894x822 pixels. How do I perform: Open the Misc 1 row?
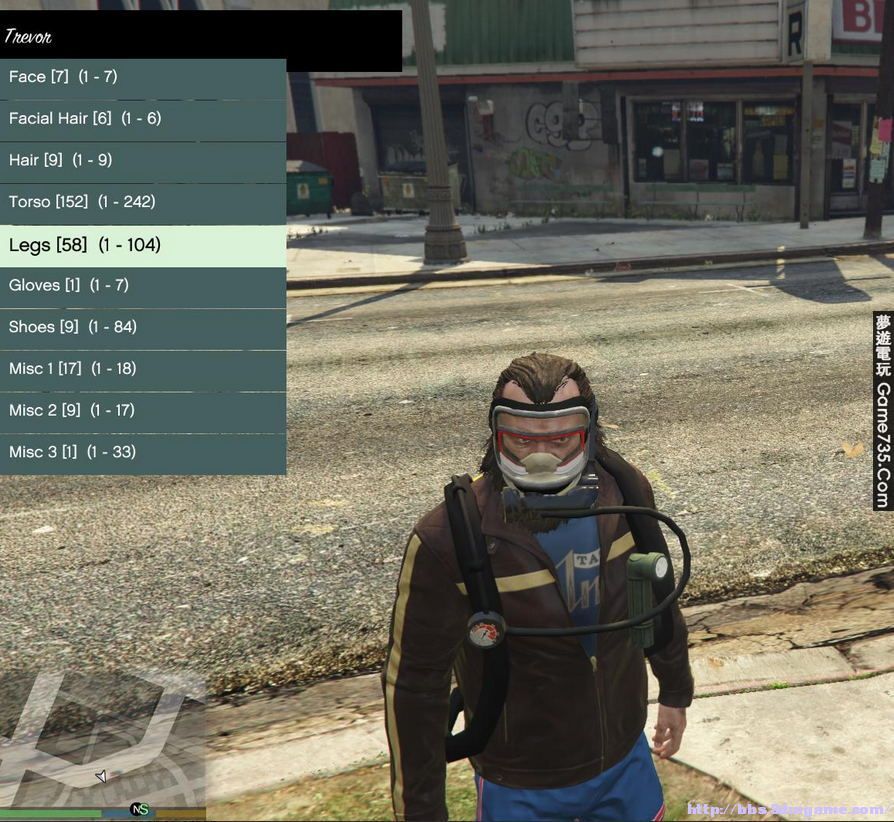pyautogui.click(x=143, y=369)
